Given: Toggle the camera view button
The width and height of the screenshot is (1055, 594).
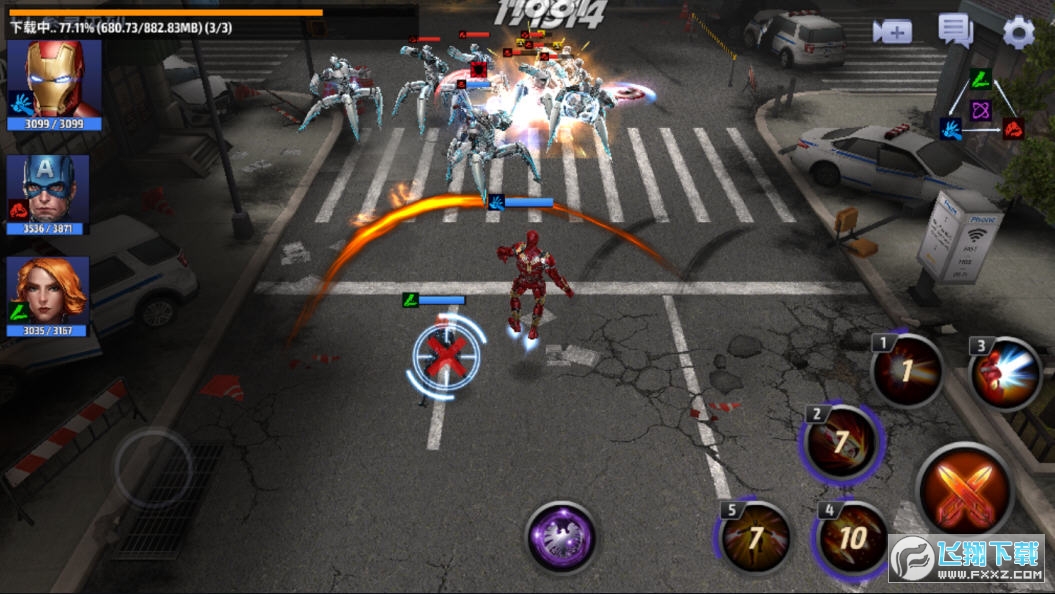Looking at the screenshot, I should click(x=891, y=32).
